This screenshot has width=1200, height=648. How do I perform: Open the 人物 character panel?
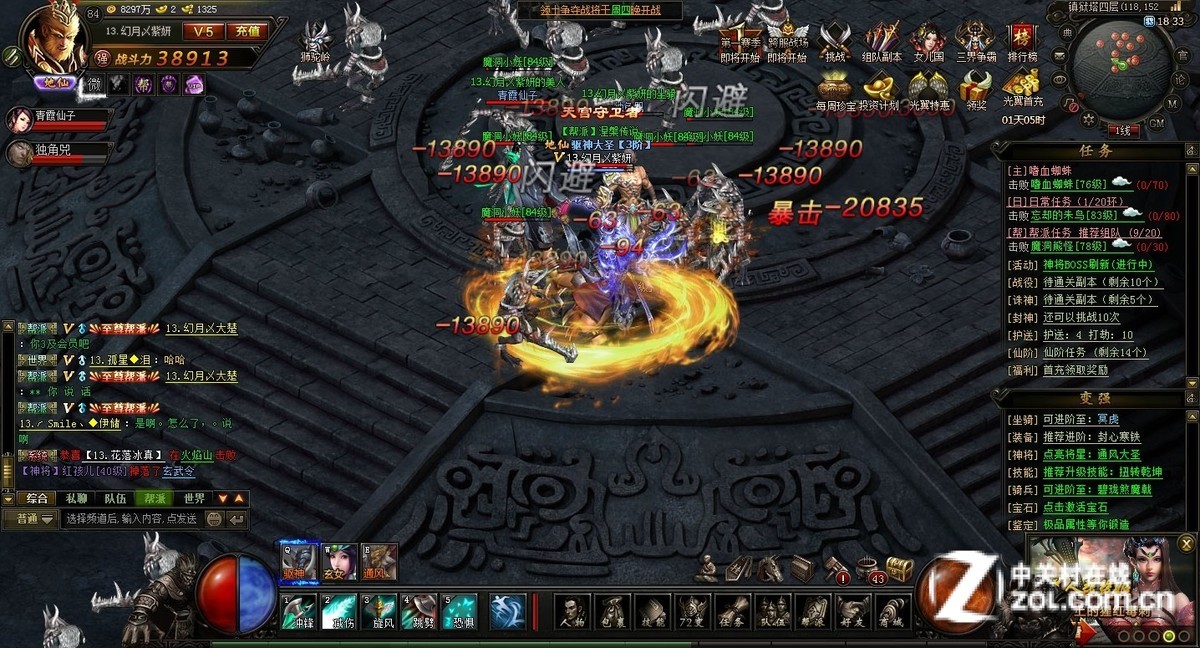571,611
